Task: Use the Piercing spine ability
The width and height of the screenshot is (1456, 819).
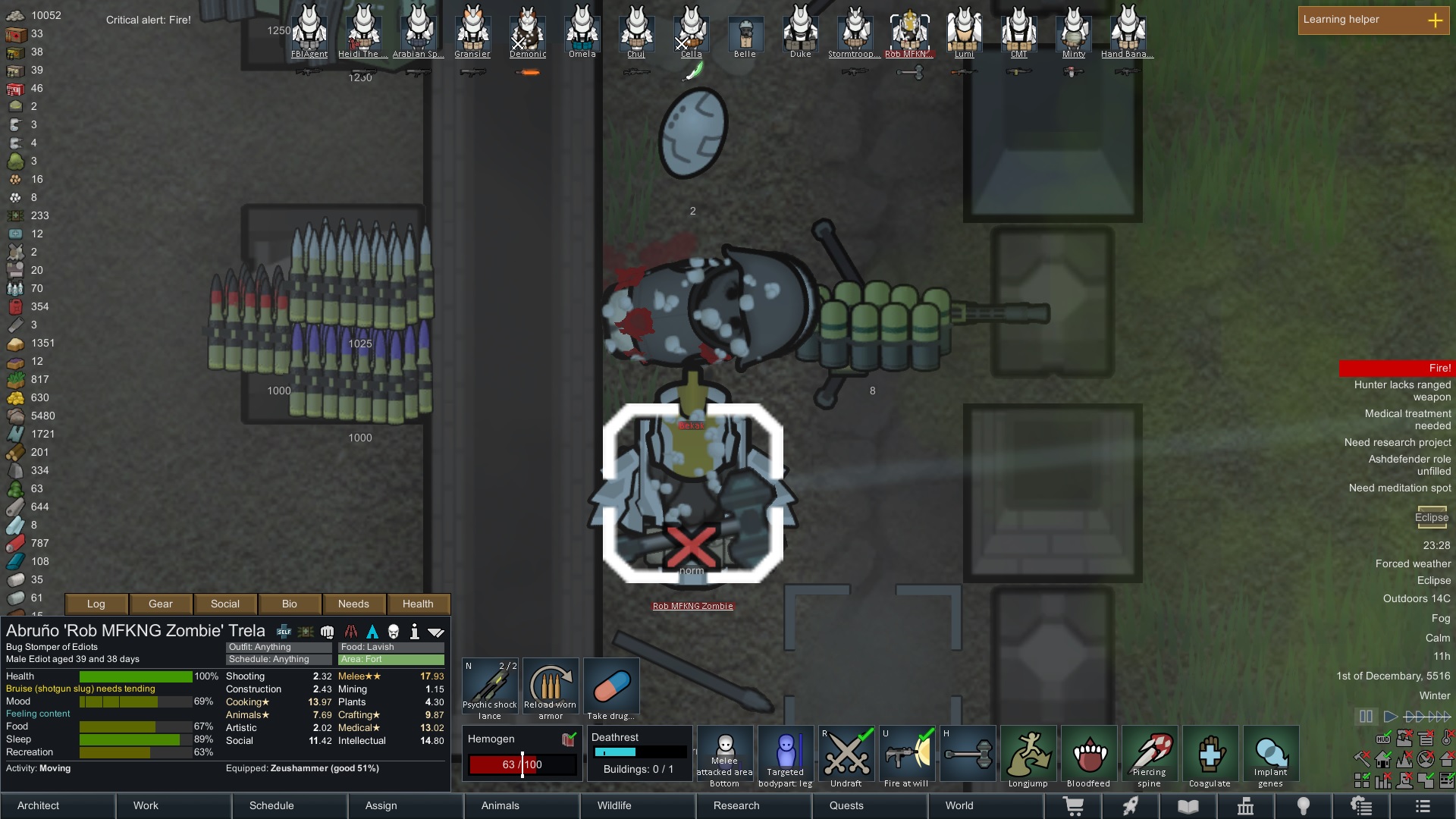Action: (x=1150, y=757)
